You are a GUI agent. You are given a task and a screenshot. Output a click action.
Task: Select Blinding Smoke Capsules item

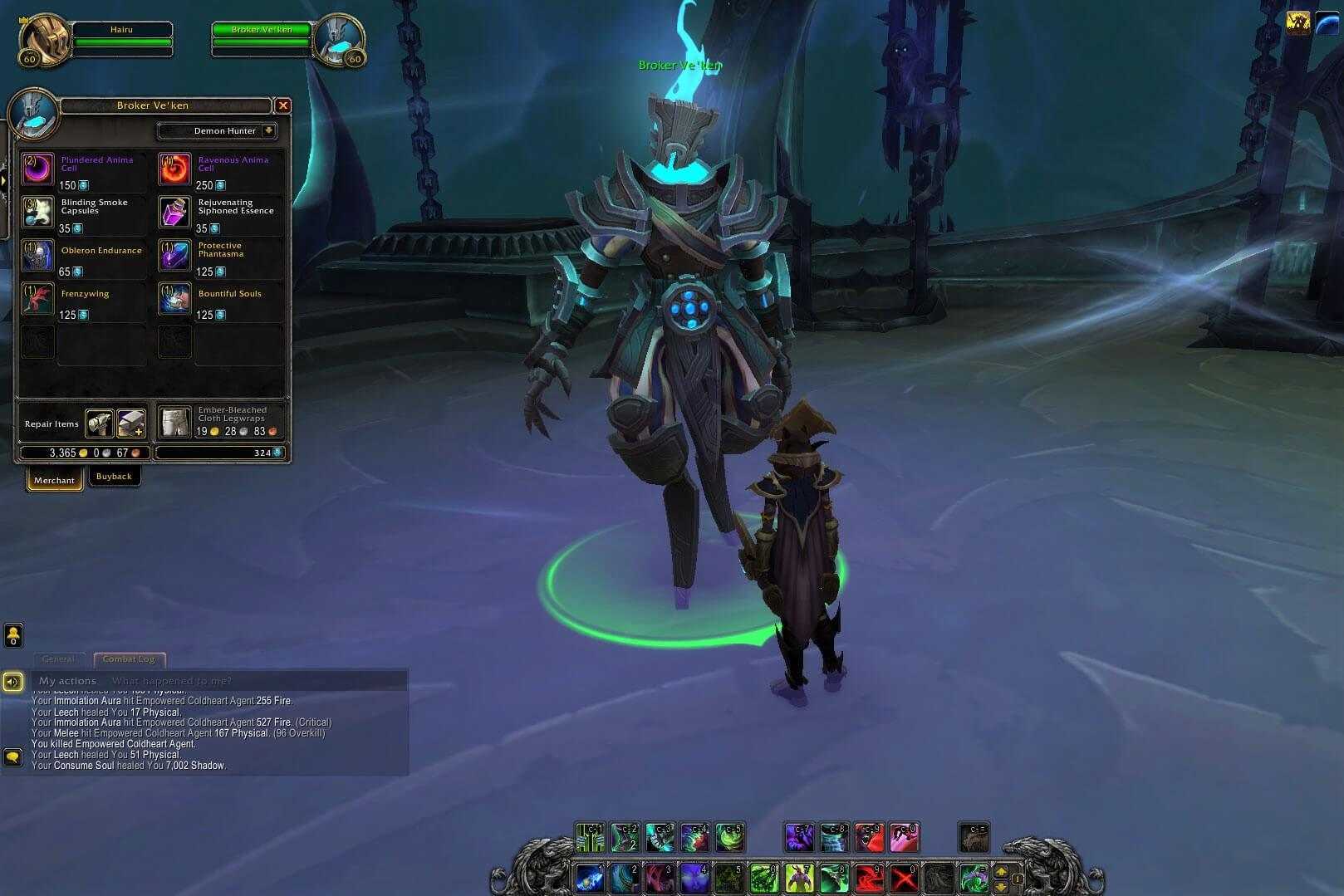pos(38,213)
